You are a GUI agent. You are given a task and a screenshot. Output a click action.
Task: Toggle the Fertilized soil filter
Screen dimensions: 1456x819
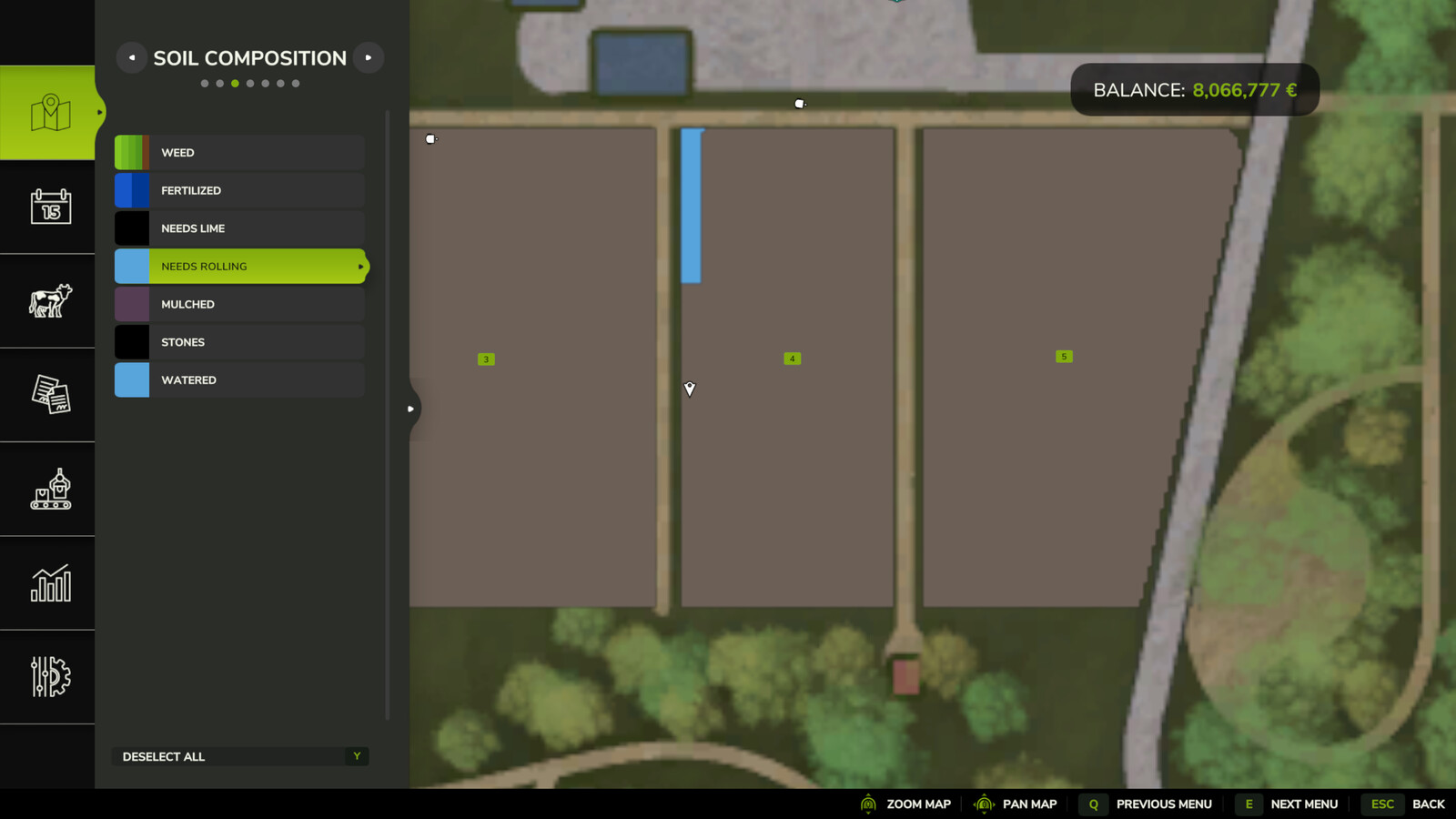coord(239,191)
